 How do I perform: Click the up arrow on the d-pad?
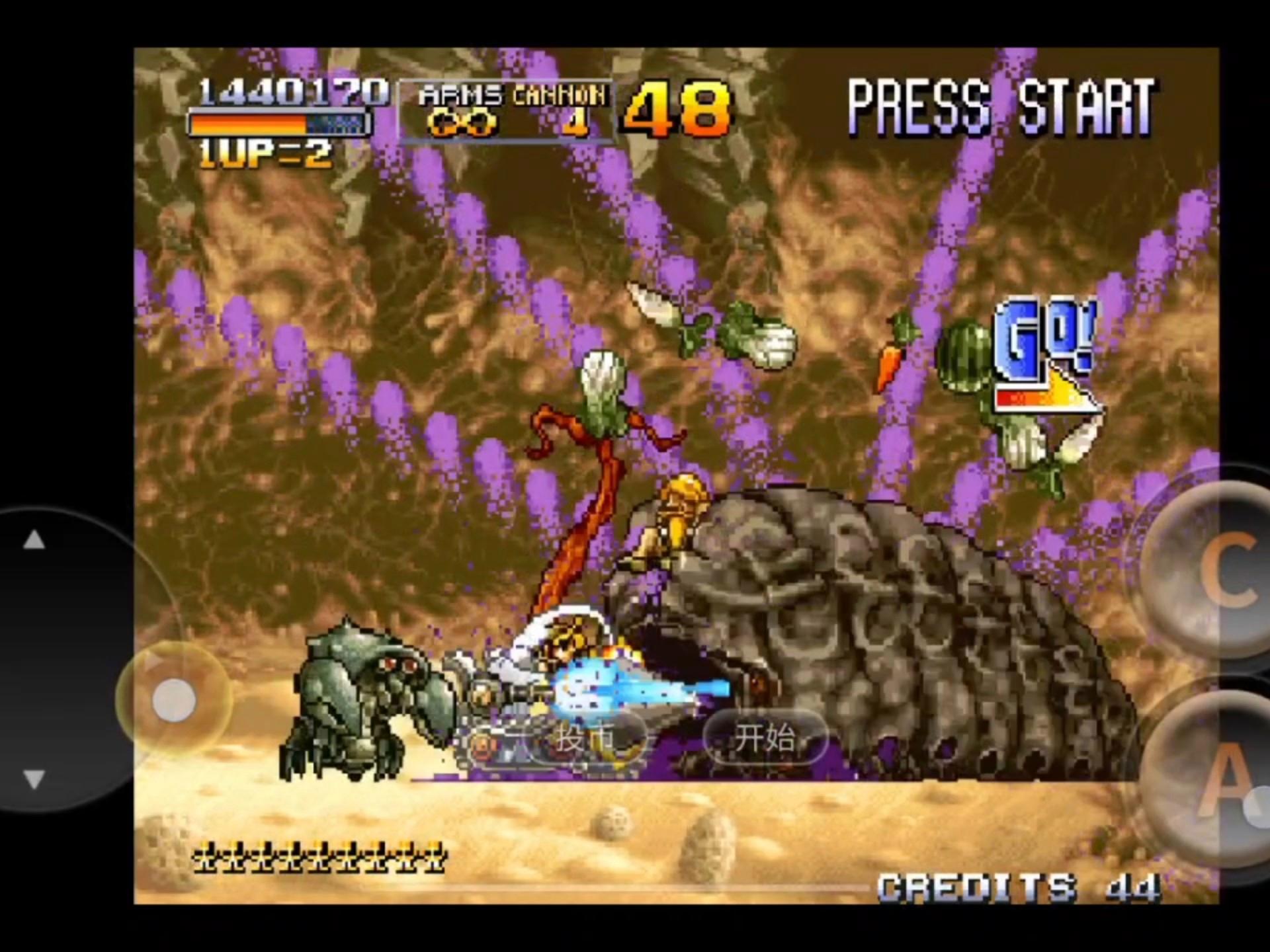coord(34,541)
